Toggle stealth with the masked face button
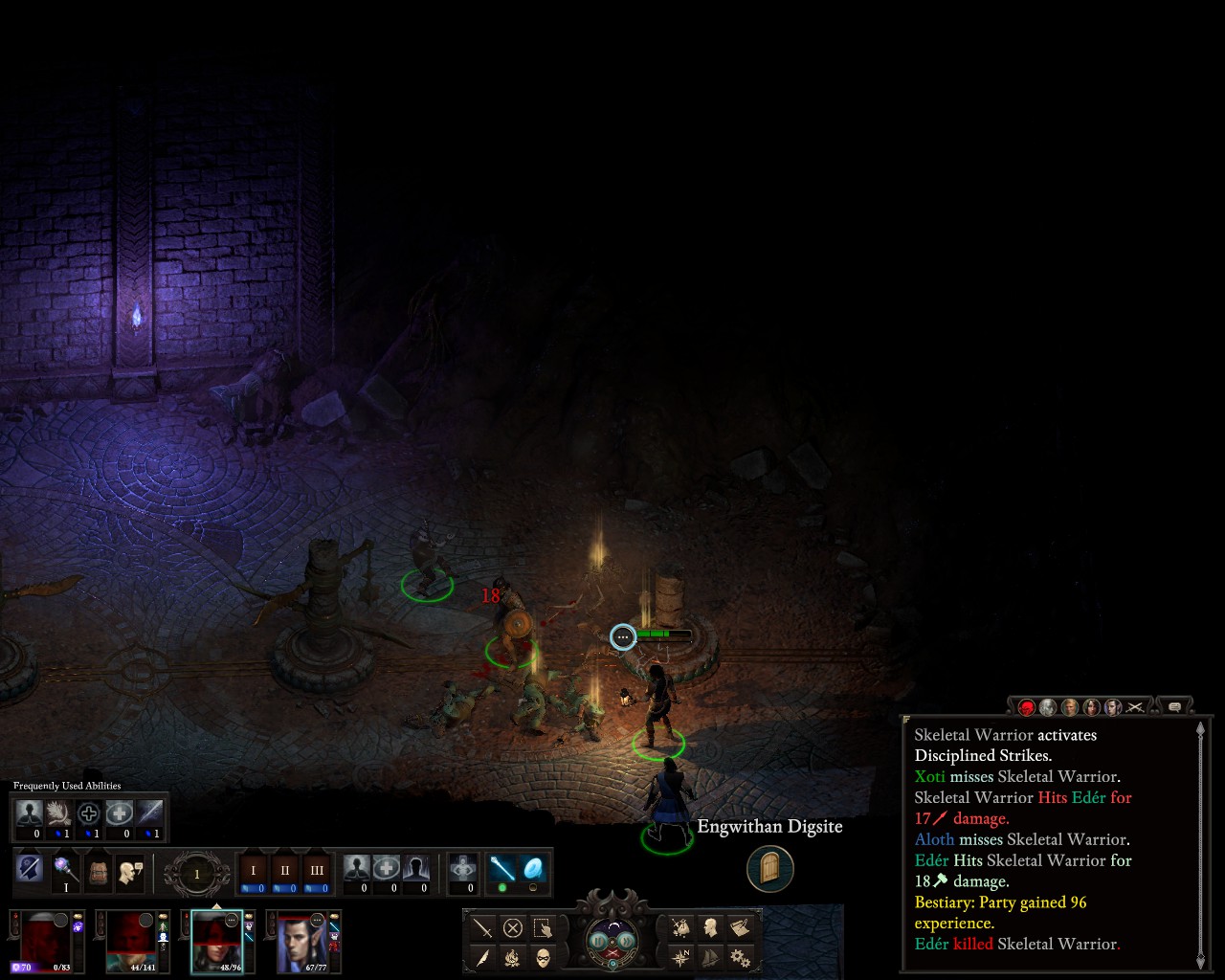Screen dimensions: 1225x980 tap(543, 956)
